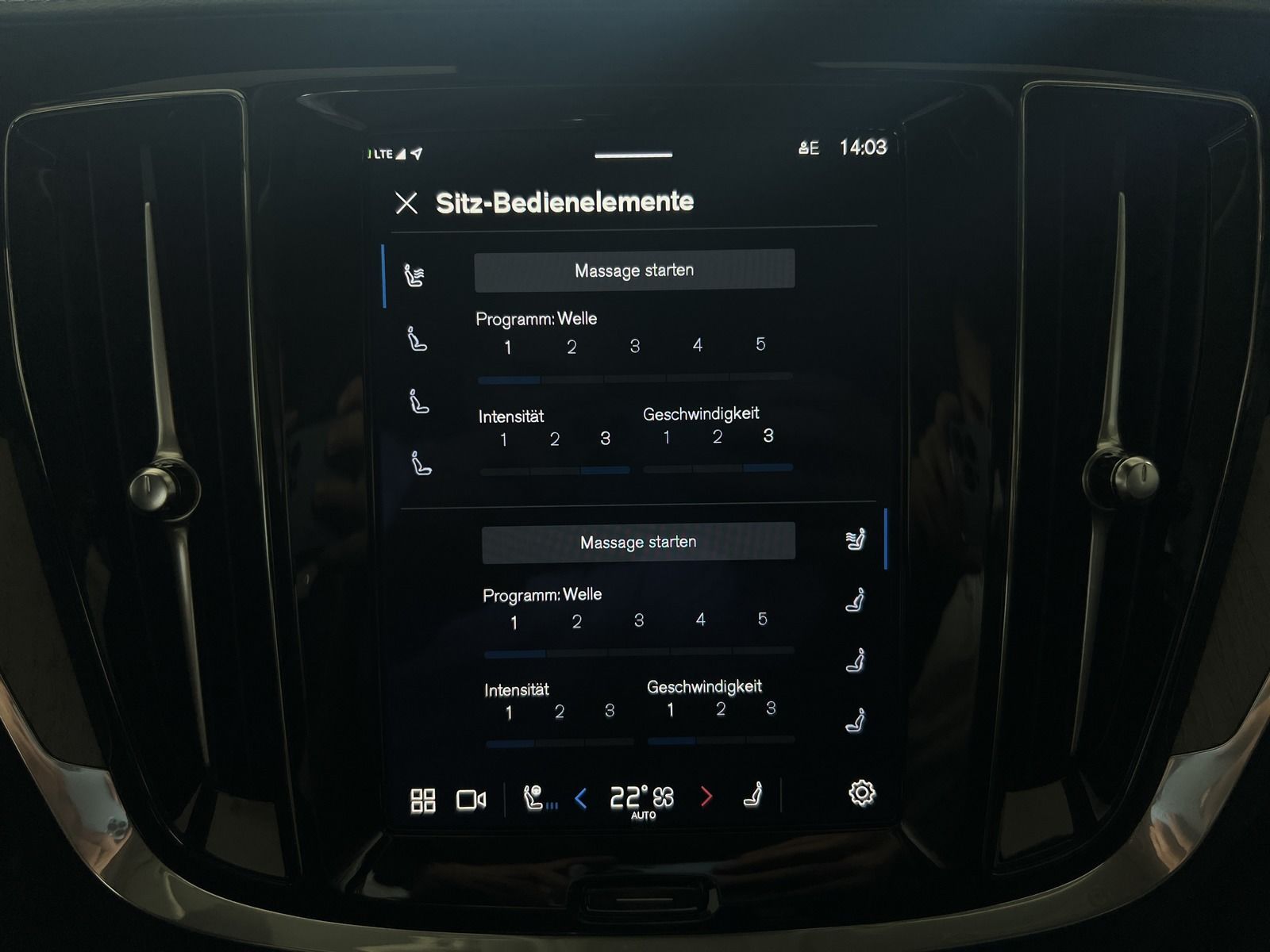
Task: Open the home grid menu icon
Action: (423, 800)
